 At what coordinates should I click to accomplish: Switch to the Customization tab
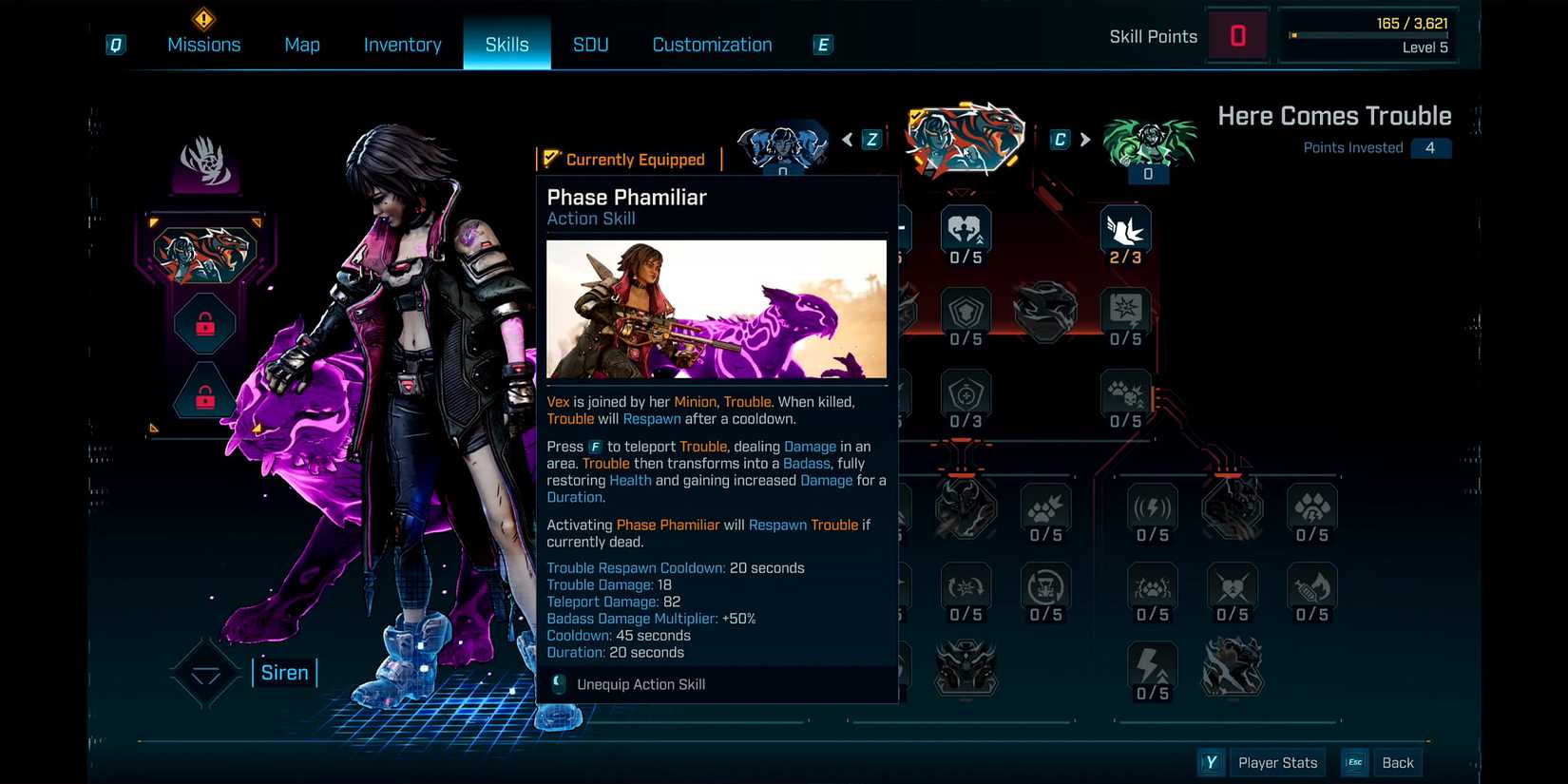coord(711,44)
